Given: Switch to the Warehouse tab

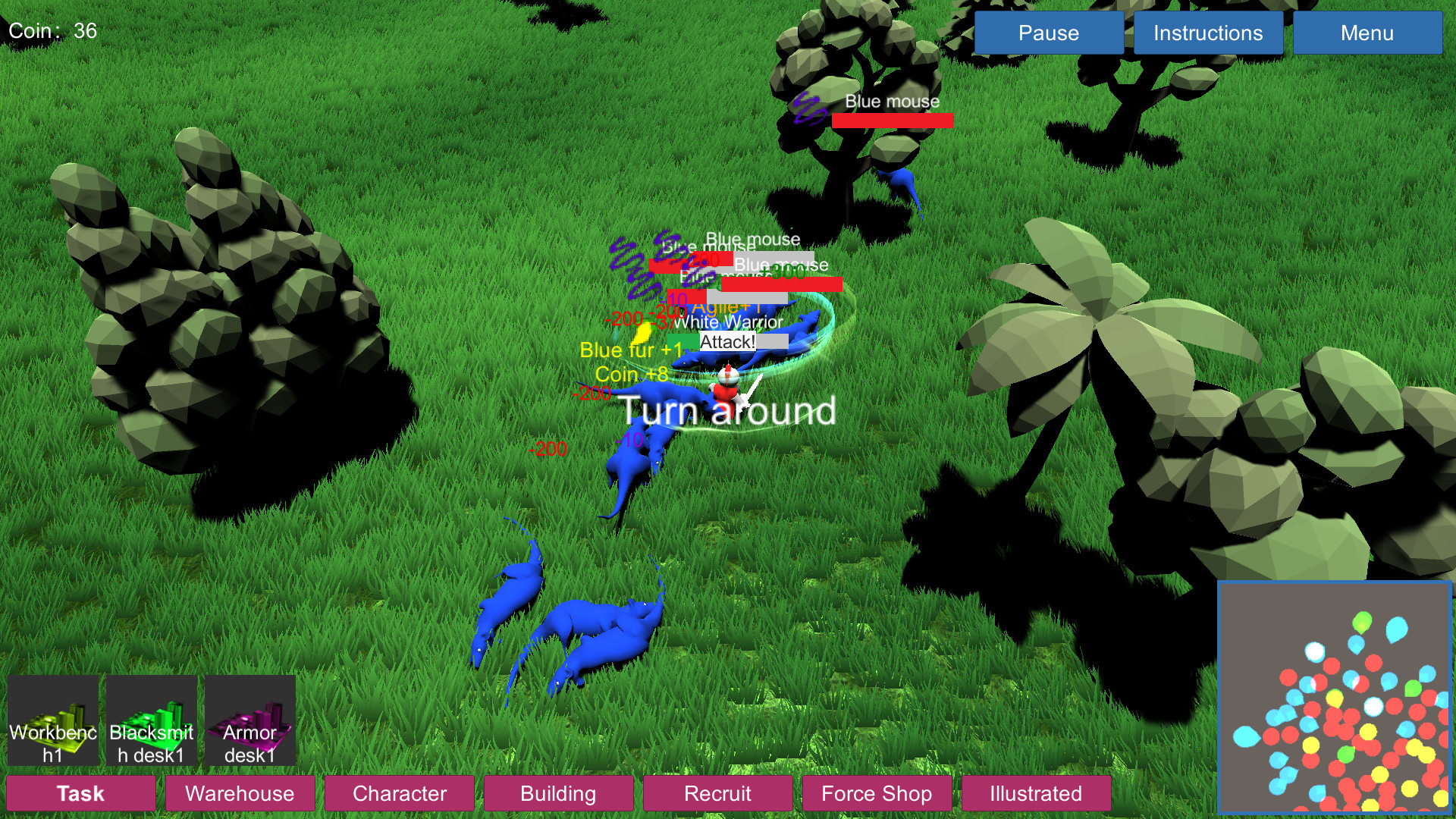Looking at the screenshot, I should point(240,794).
